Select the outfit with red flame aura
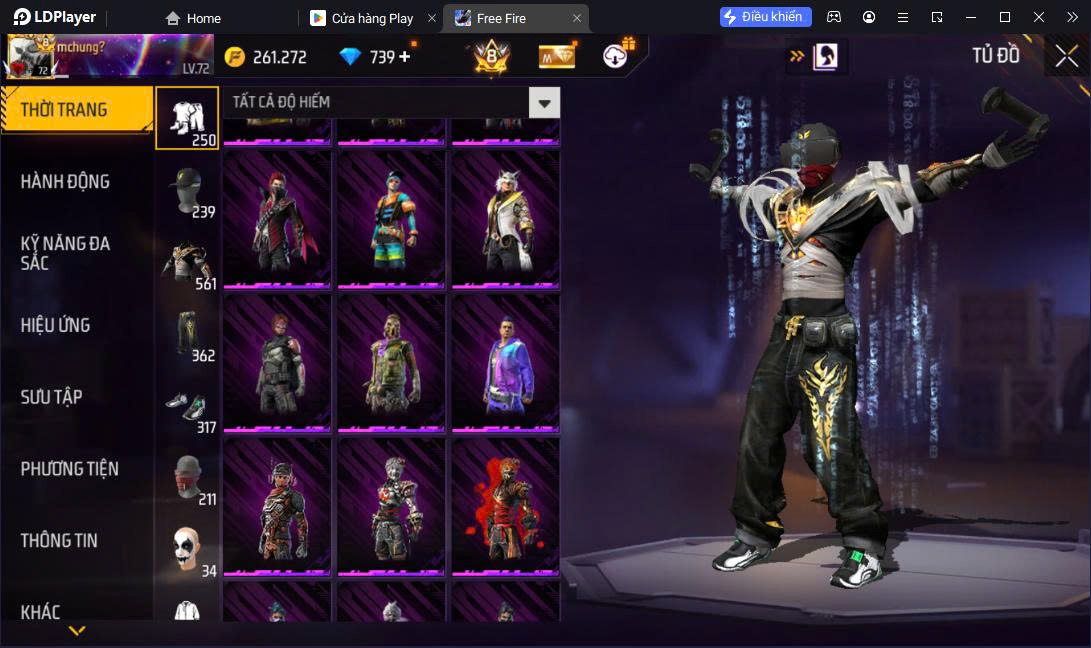This screenshot has width=1091, height=648. pos(505,506)
